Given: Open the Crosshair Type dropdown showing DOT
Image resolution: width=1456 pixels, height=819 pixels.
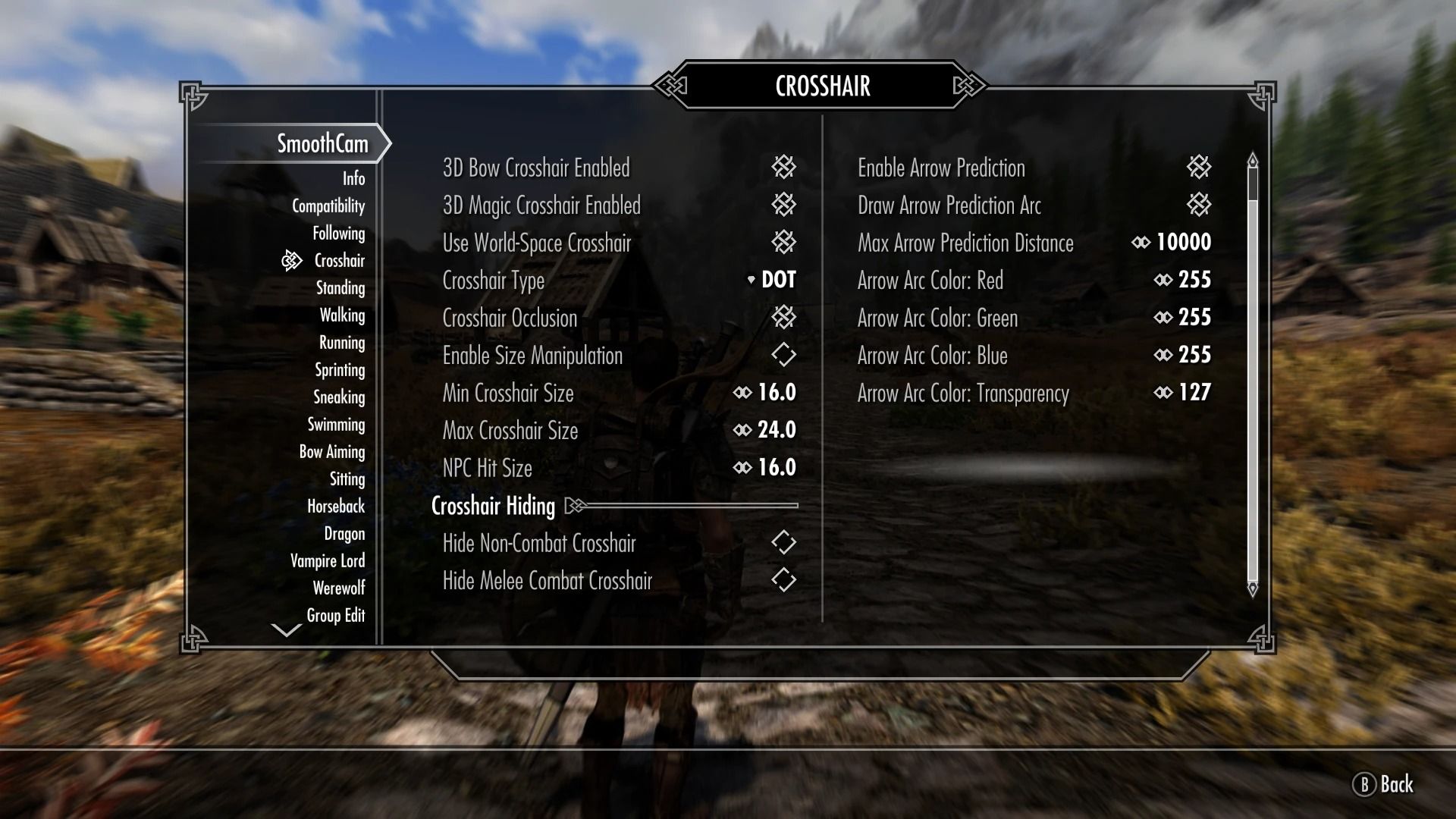Looking at the screenshot, I should [x=773, y=280].
